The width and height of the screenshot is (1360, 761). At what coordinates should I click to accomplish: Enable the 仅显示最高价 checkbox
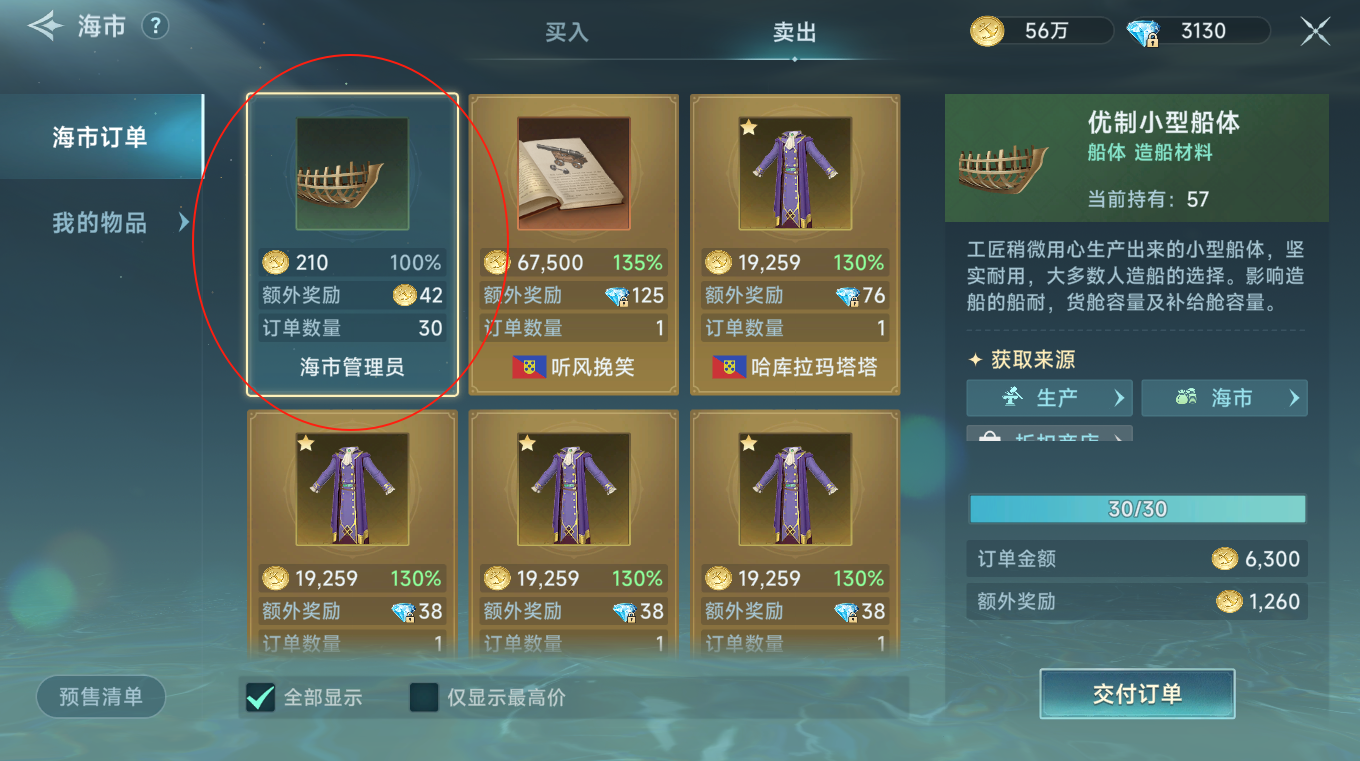pos(423,698)
